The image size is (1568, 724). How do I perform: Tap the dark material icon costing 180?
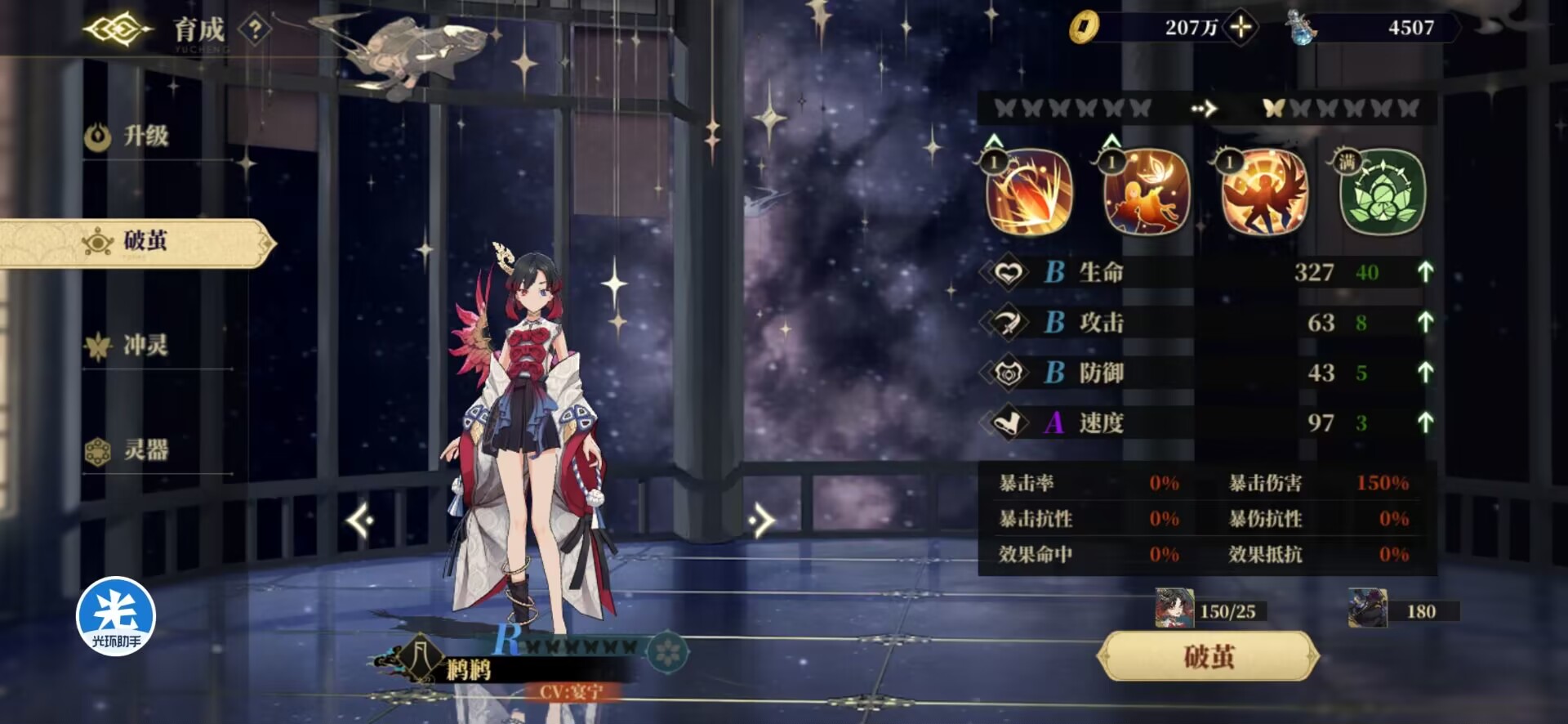[1367, 610]
